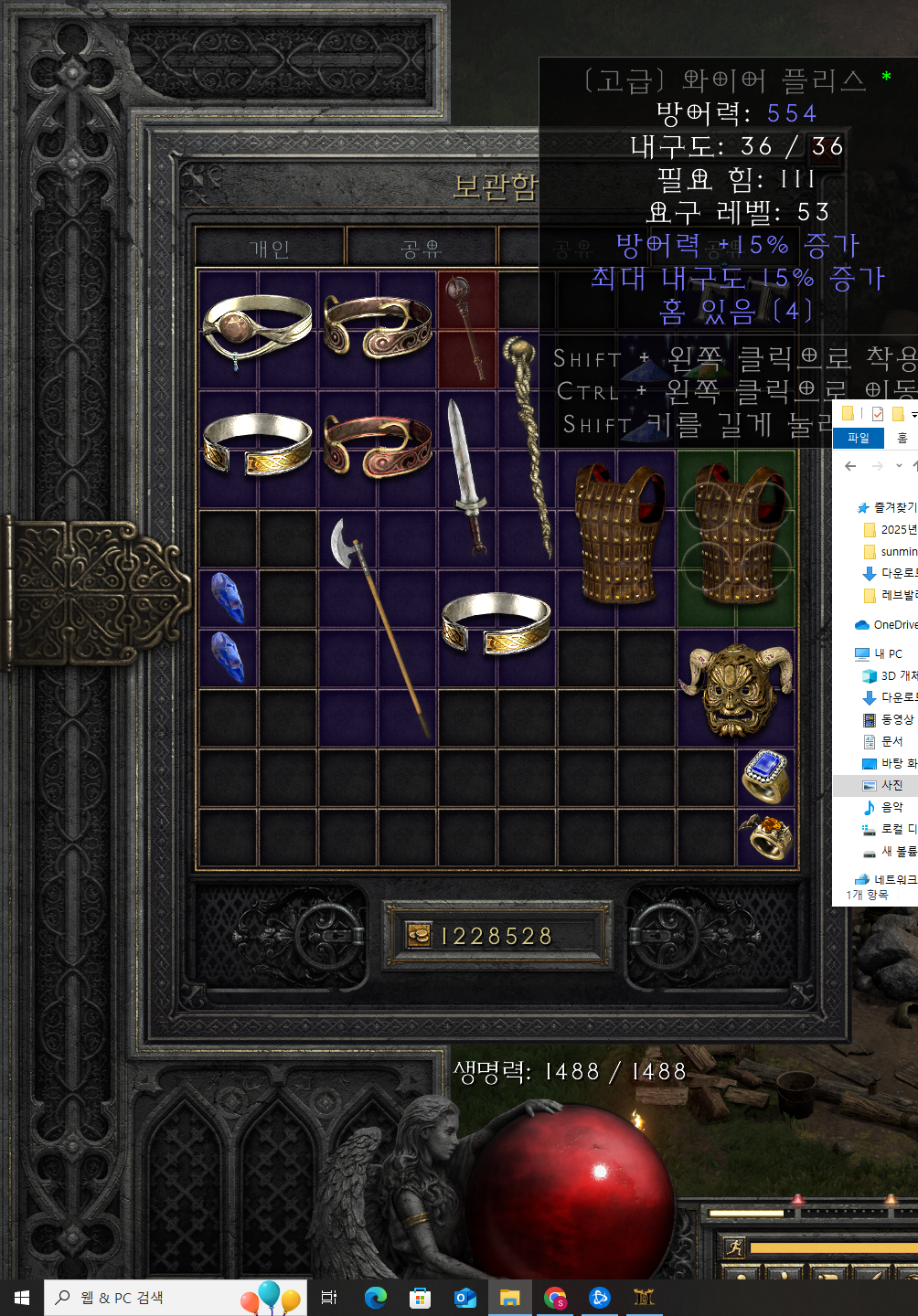This screenshot has width=918, height=1316.
Task: Select the long-handled poleaxe
Action: (x=377, y=621)
